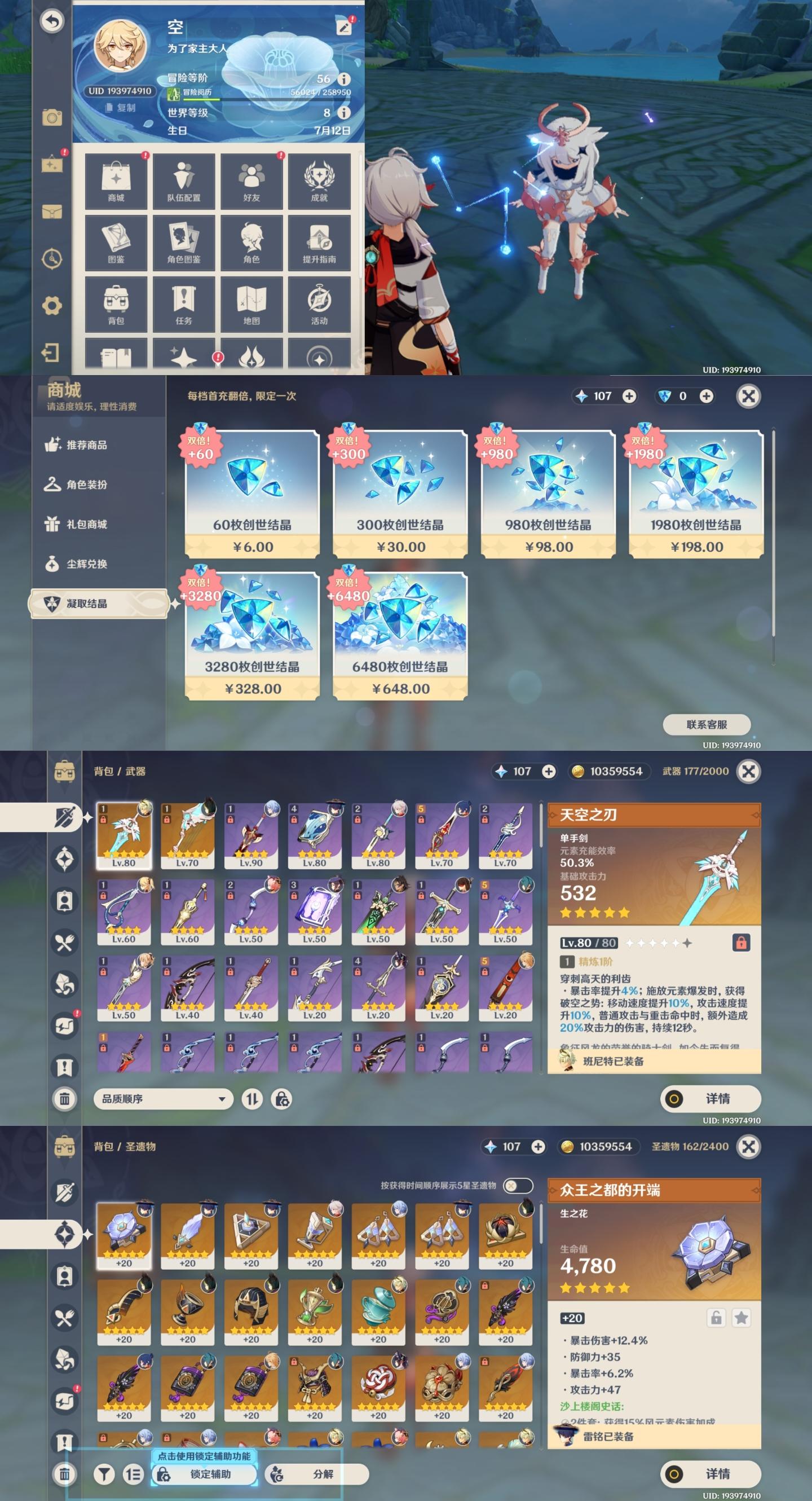Open the 成就 achievements tile

(319, 181)
